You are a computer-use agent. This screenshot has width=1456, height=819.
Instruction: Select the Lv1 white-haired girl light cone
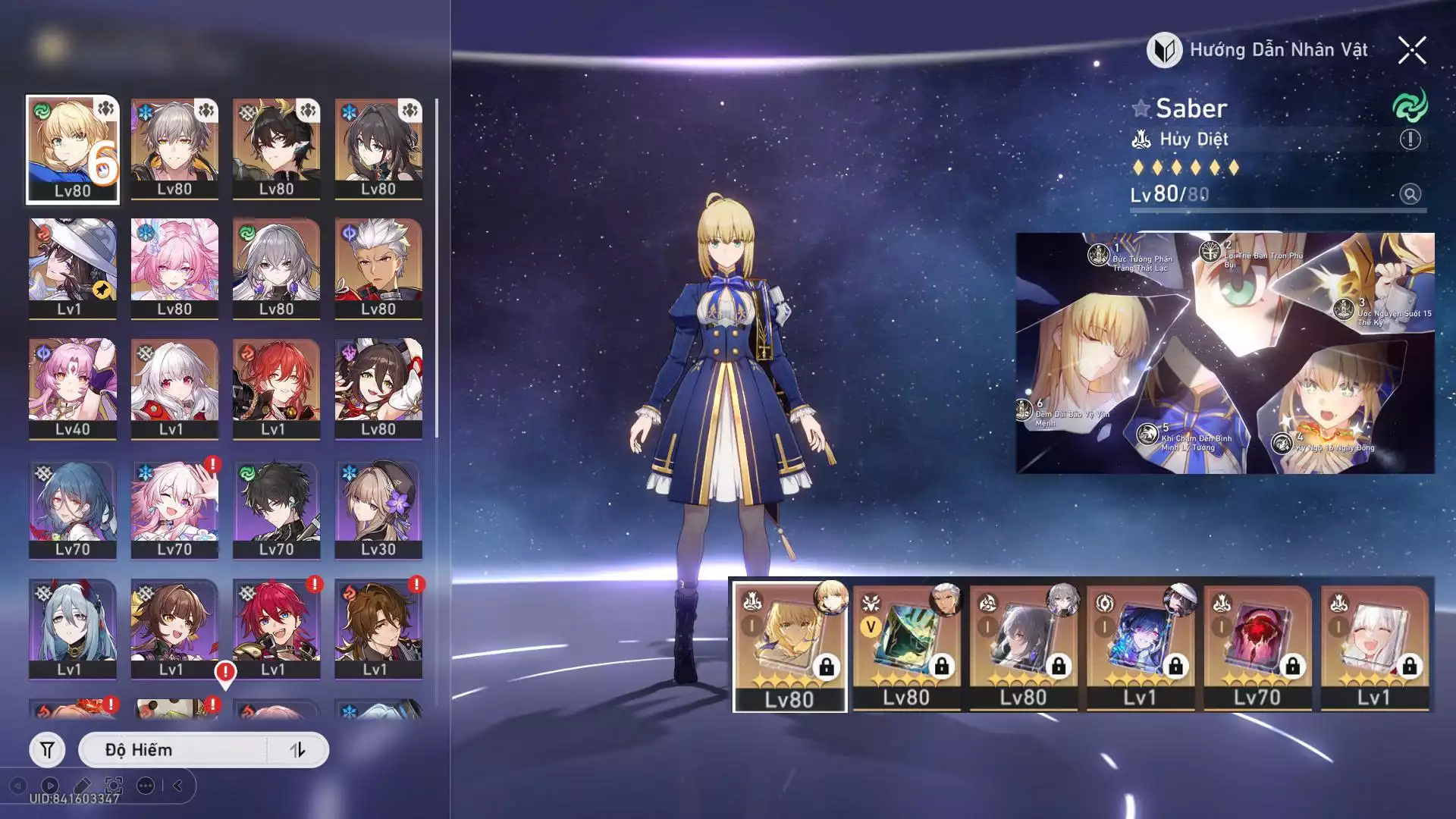[x=1374, y=647]
